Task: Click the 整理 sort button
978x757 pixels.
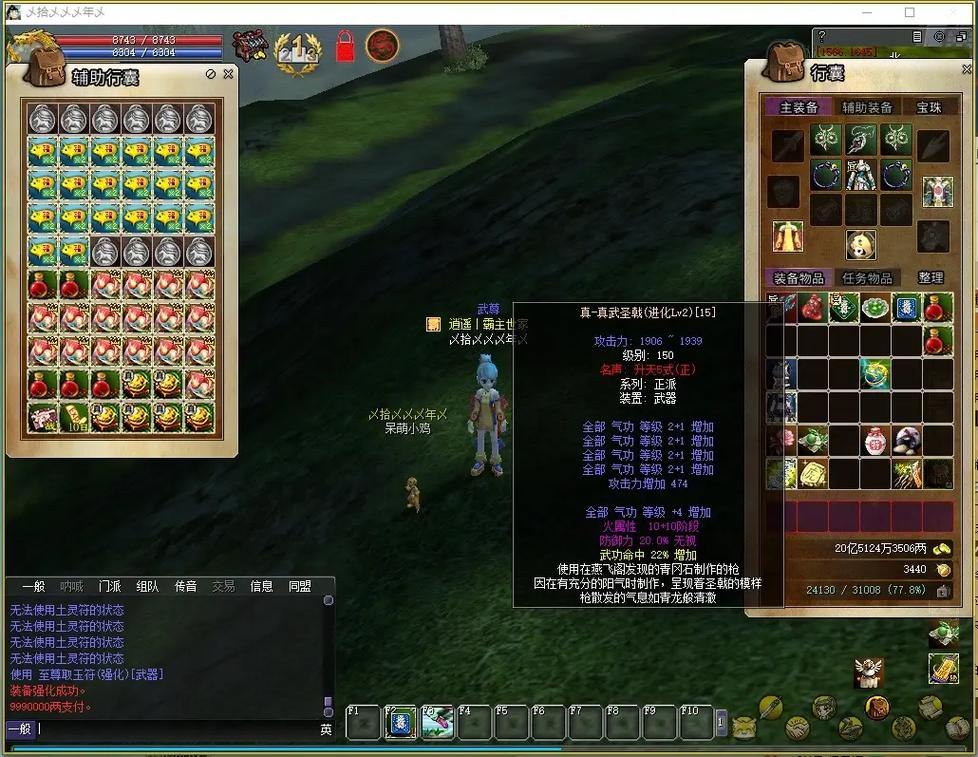Action: click(x=931, y=278)
